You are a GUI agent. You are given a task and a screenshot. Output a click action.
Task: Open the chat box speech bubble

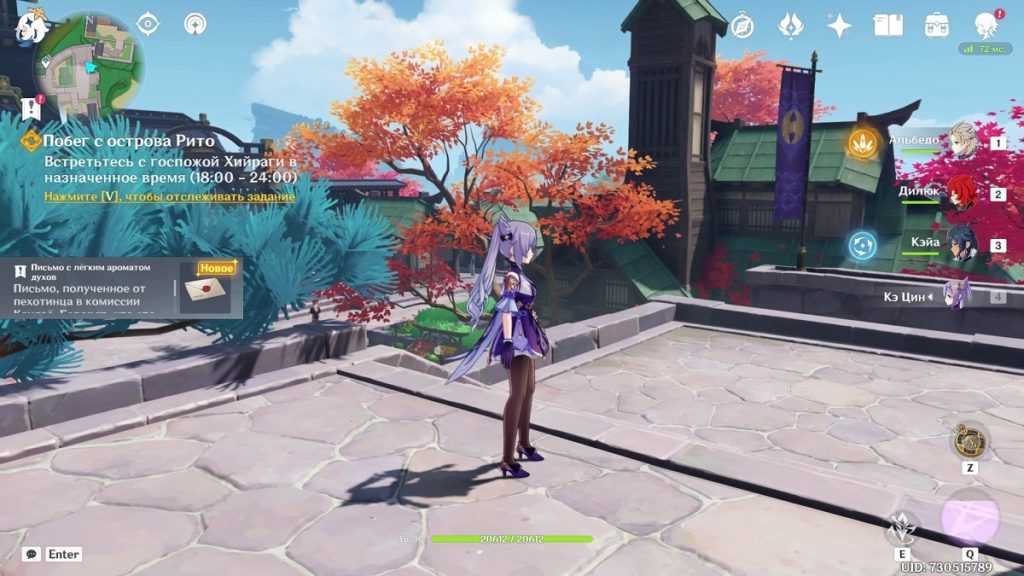tap(32, 553)
